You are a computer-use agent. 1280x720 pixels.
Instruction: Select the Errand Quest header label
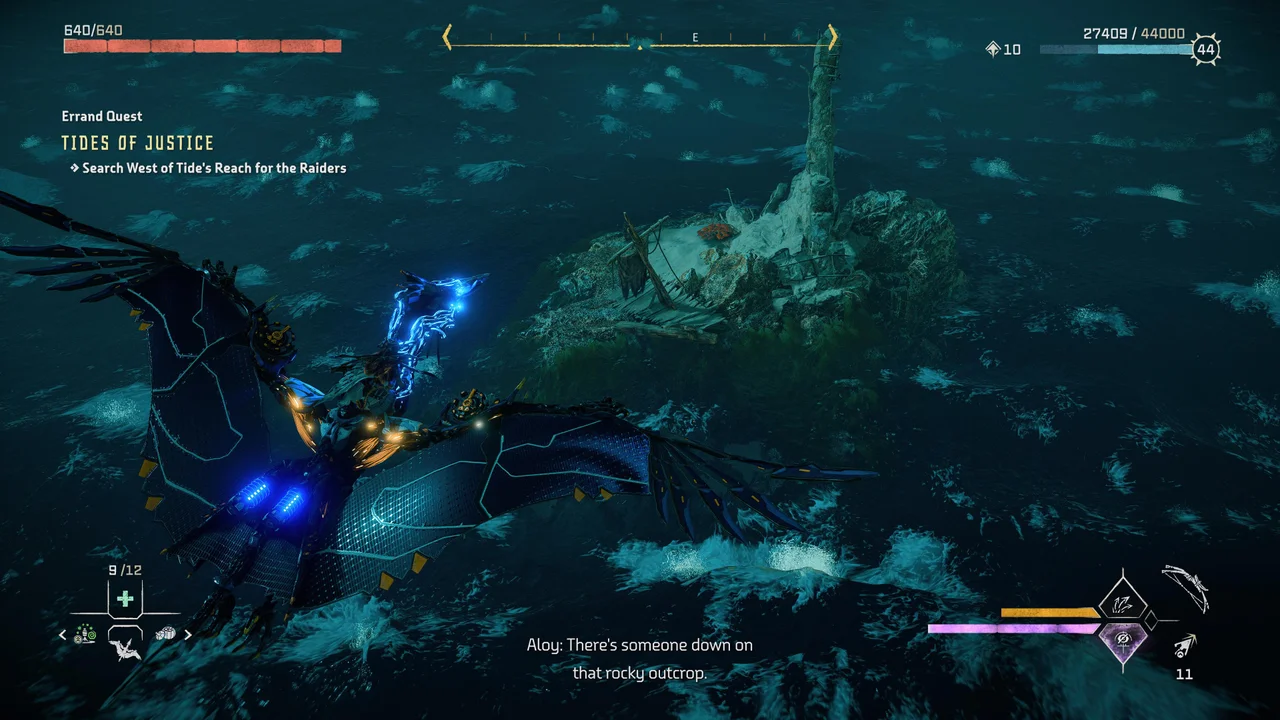tap(102, 115)
